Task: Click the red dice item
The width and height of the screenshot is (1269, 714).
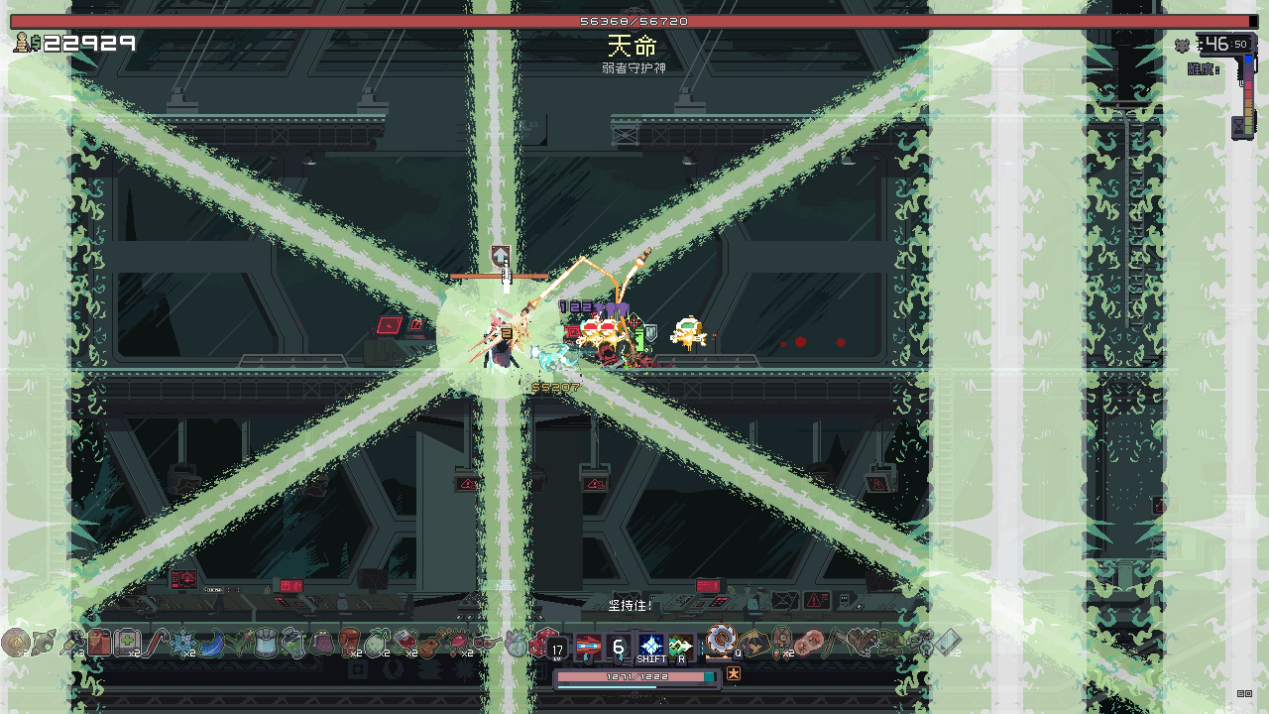Action: pos(541,643)
